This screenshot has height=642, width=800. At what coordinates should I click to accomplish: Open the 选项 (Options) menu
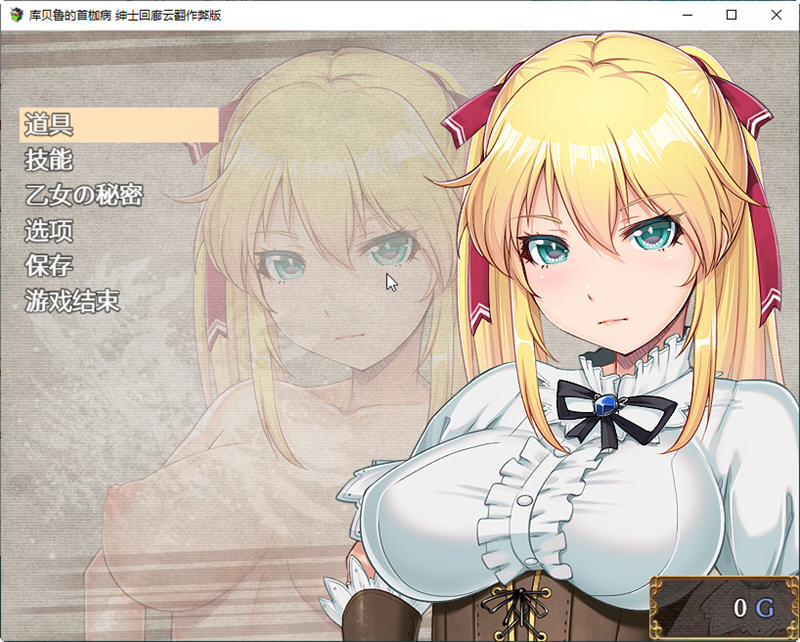tap(49, 231)
